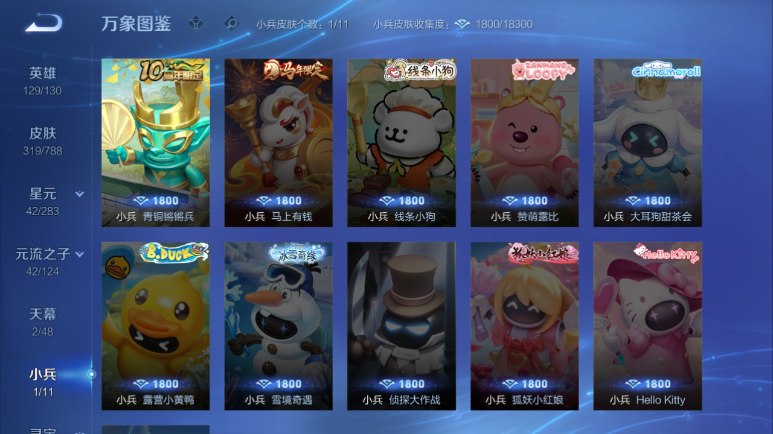This screenshot has width=773, height=434.
Task: Select the 侦探大作战 skin card
Action: pos(401,326)
